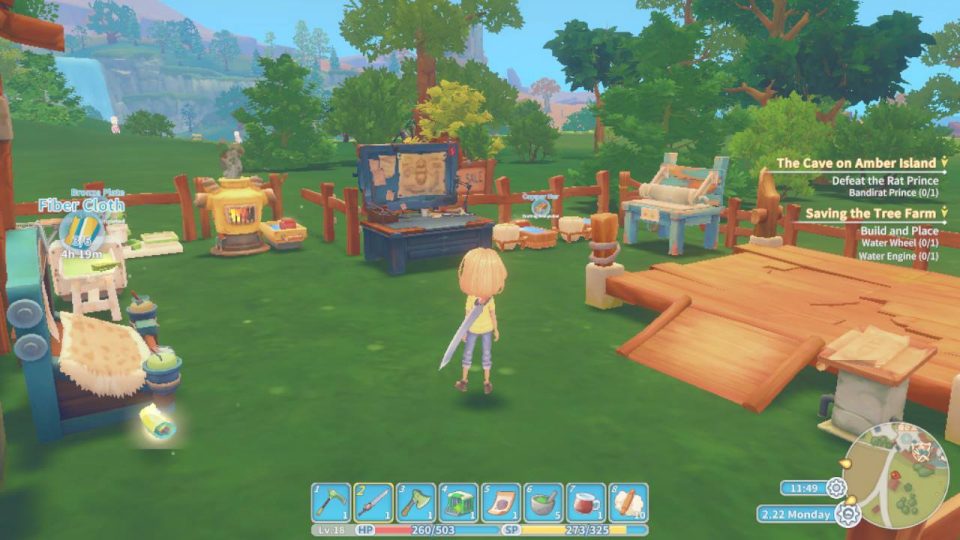Select the green herb bowl in the hotbar

[x=543, y=502]
